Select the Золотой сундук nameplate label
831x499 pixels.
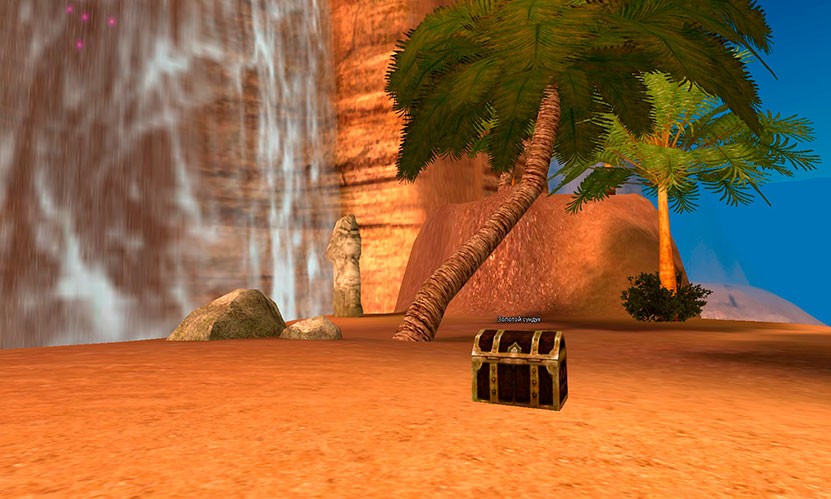[x=518, y=320]
